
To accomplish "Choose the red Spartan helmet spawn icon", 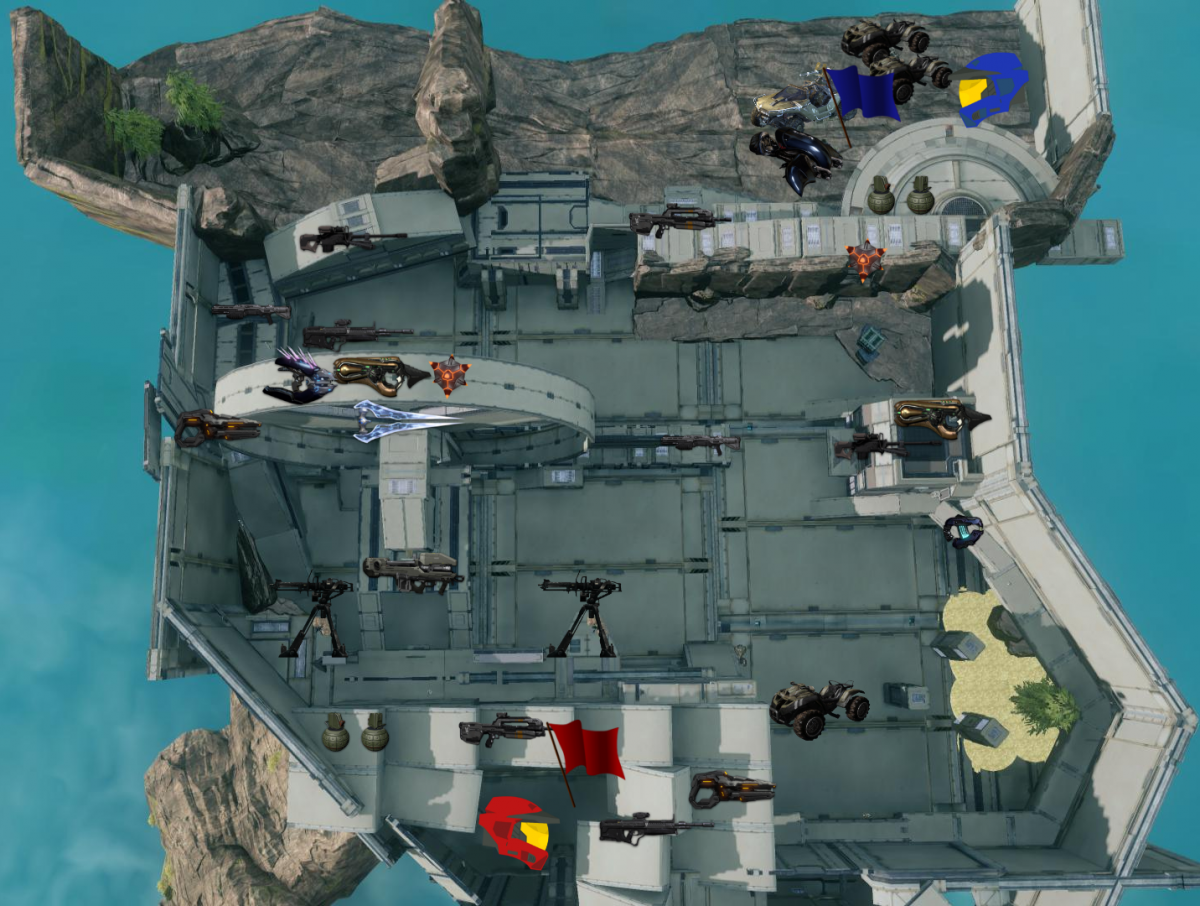I will click(x=516, y=832).
